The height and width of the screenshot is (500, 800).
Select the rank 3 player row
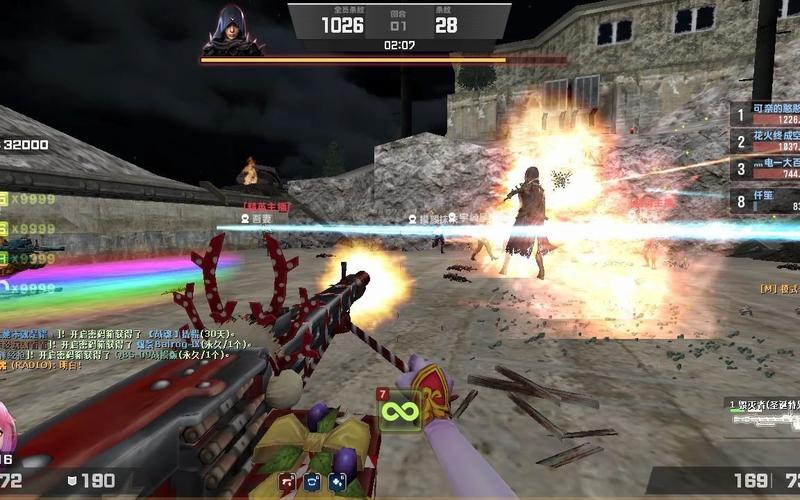pyautogui.click(x=765, y=168)
